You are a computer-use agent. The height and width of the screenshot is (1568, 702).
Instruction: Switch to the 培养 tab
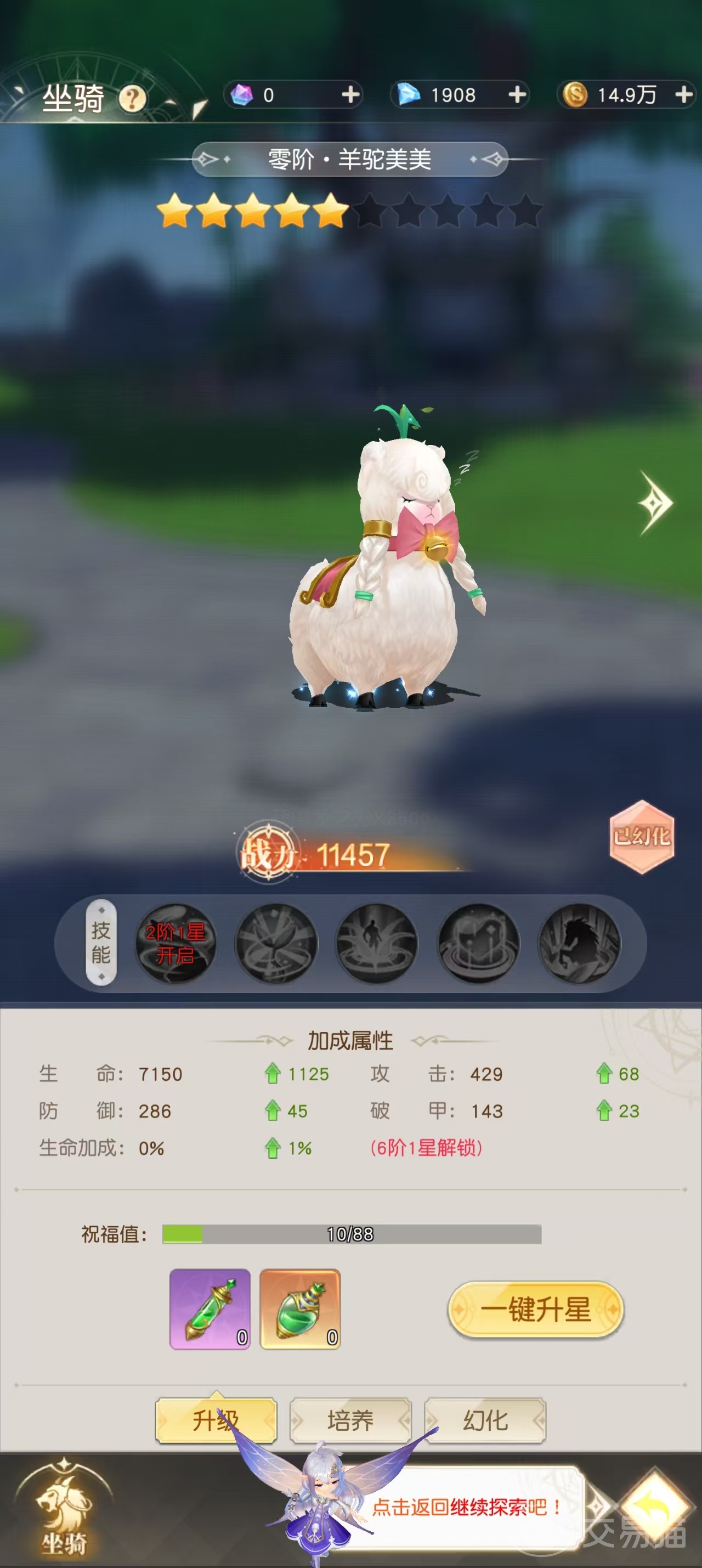click(x=351, y=1421)
